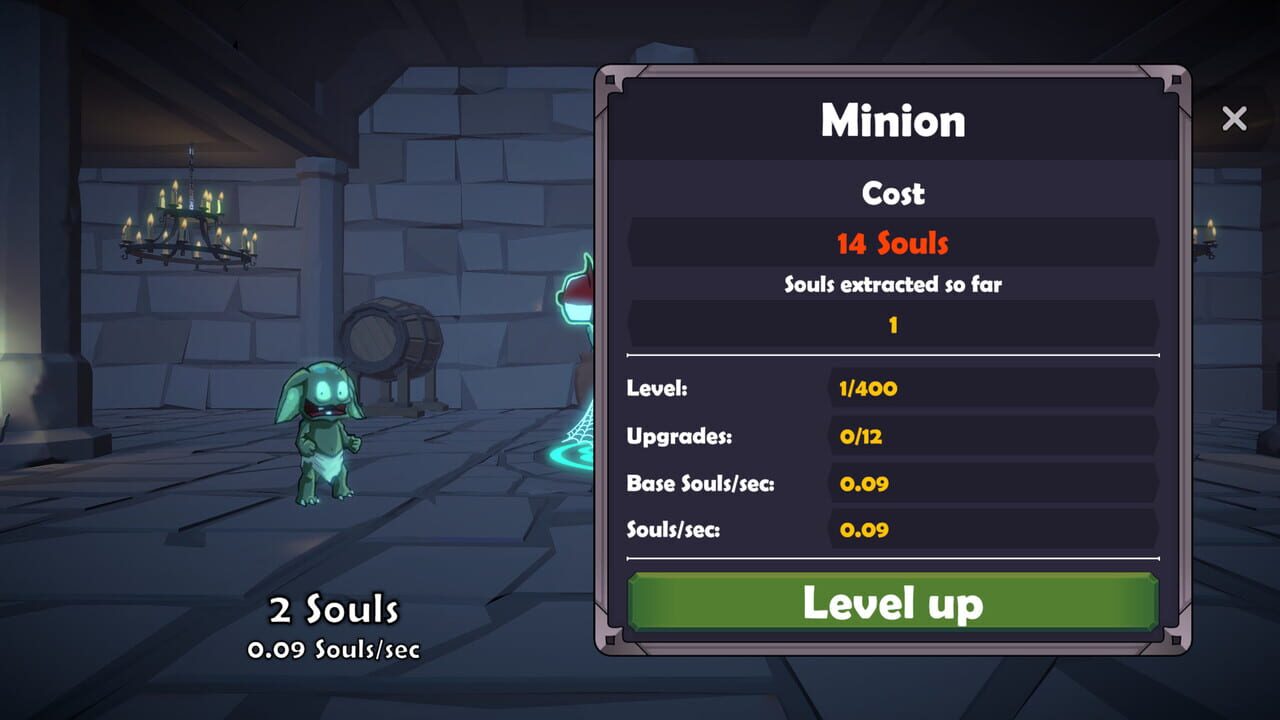Click the Cost section header

[893, 194]
